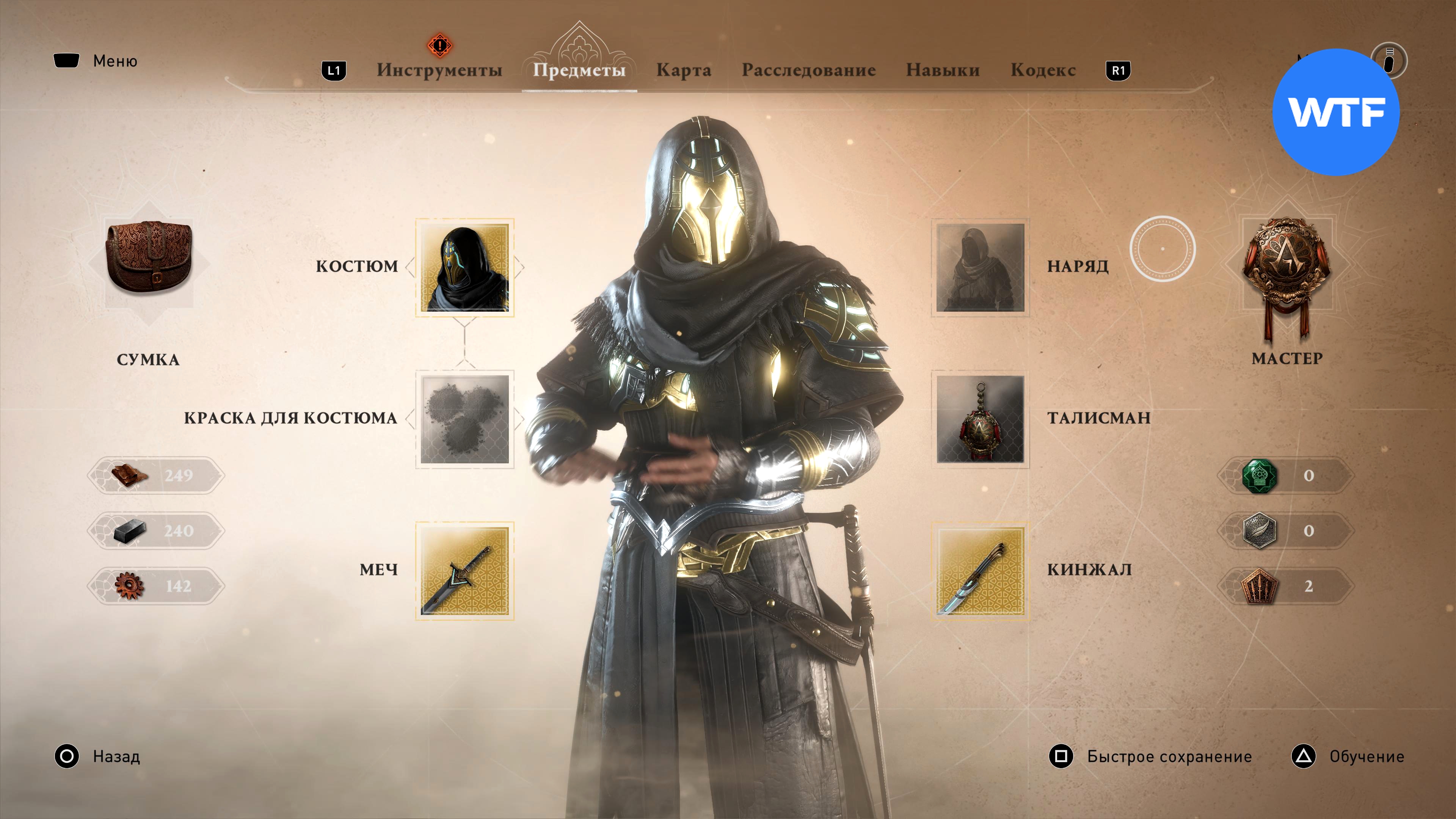Viewport: 1456px width, 819px height.
Task: Click the blue WTF channel logo
Action: click(x=1335, y=112)
